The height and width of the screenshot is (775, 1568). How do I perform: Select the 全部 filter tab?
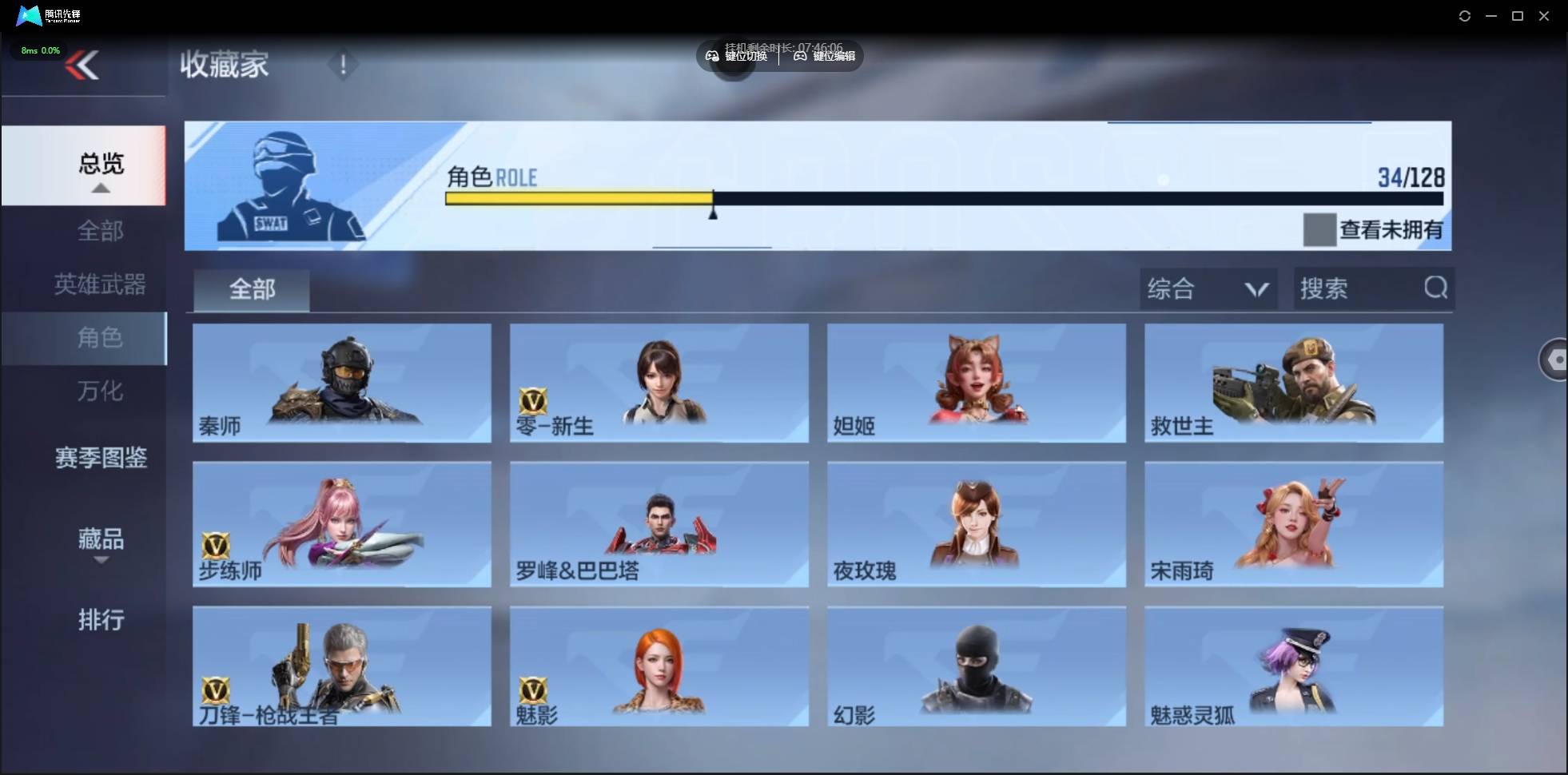click(x=251, y=289)
